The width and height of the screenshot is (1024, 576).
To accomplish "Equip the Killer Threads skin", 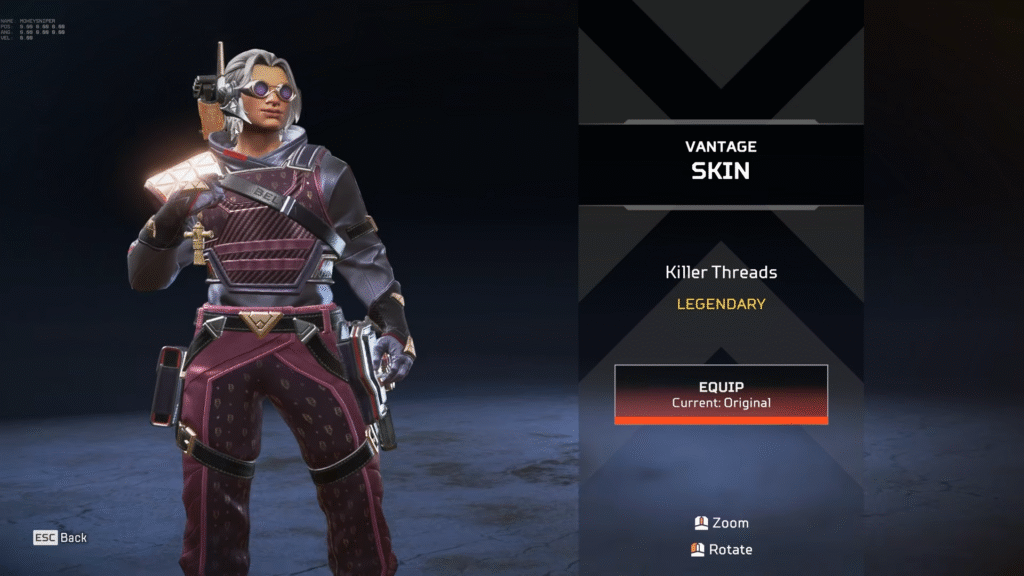I will (x=721, y=394).
